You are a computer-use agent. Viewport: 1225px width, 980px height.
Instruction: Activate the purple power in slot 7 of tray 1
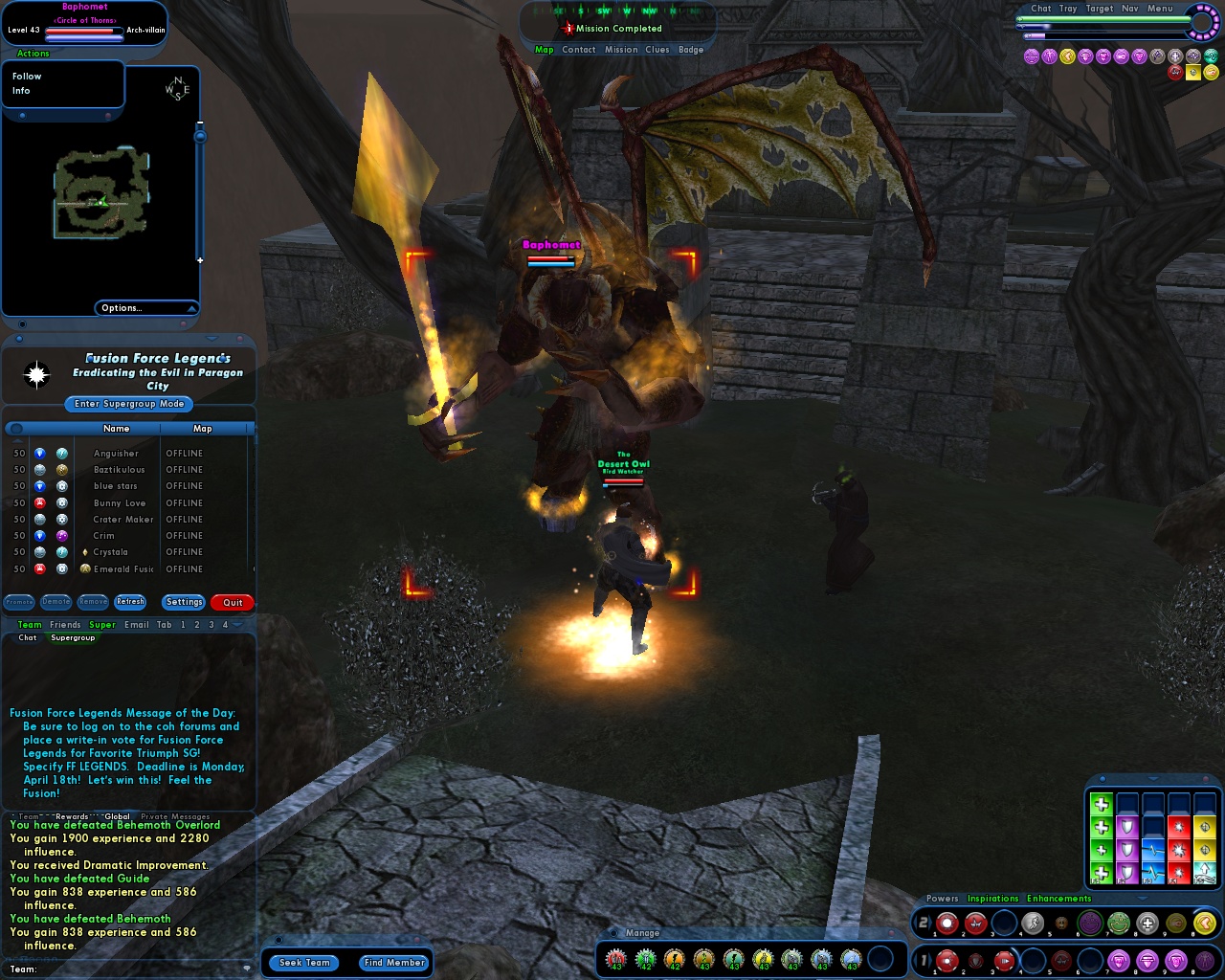(x=1118, y=959)
